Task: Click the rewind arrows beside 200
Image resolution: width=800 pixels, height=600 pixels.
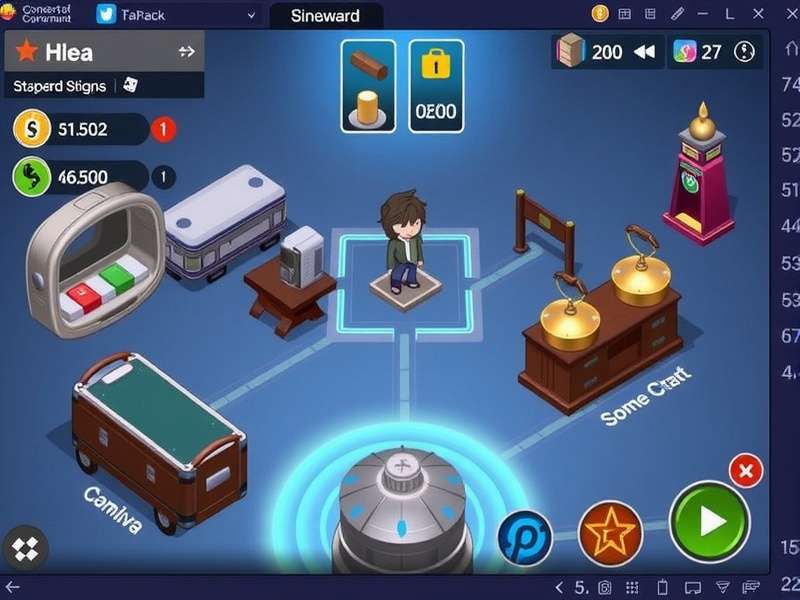Action: 644,52
